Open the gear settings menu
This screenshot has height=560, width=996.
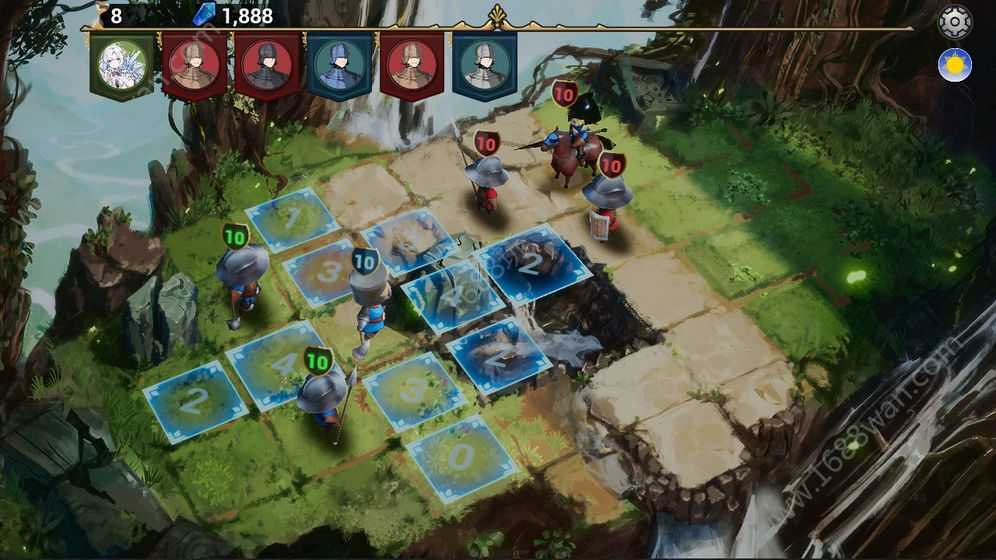click(x=954, y=22)
